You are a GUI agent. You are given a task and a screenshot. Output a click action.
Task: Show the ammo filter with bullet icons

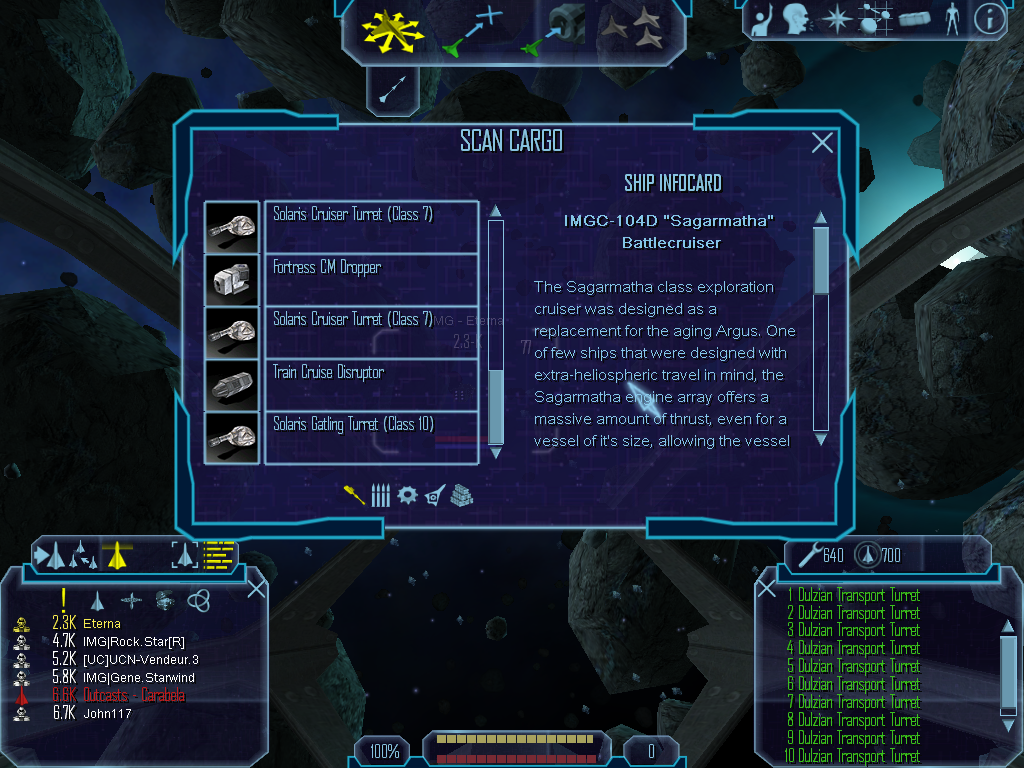tap(380, 495)
